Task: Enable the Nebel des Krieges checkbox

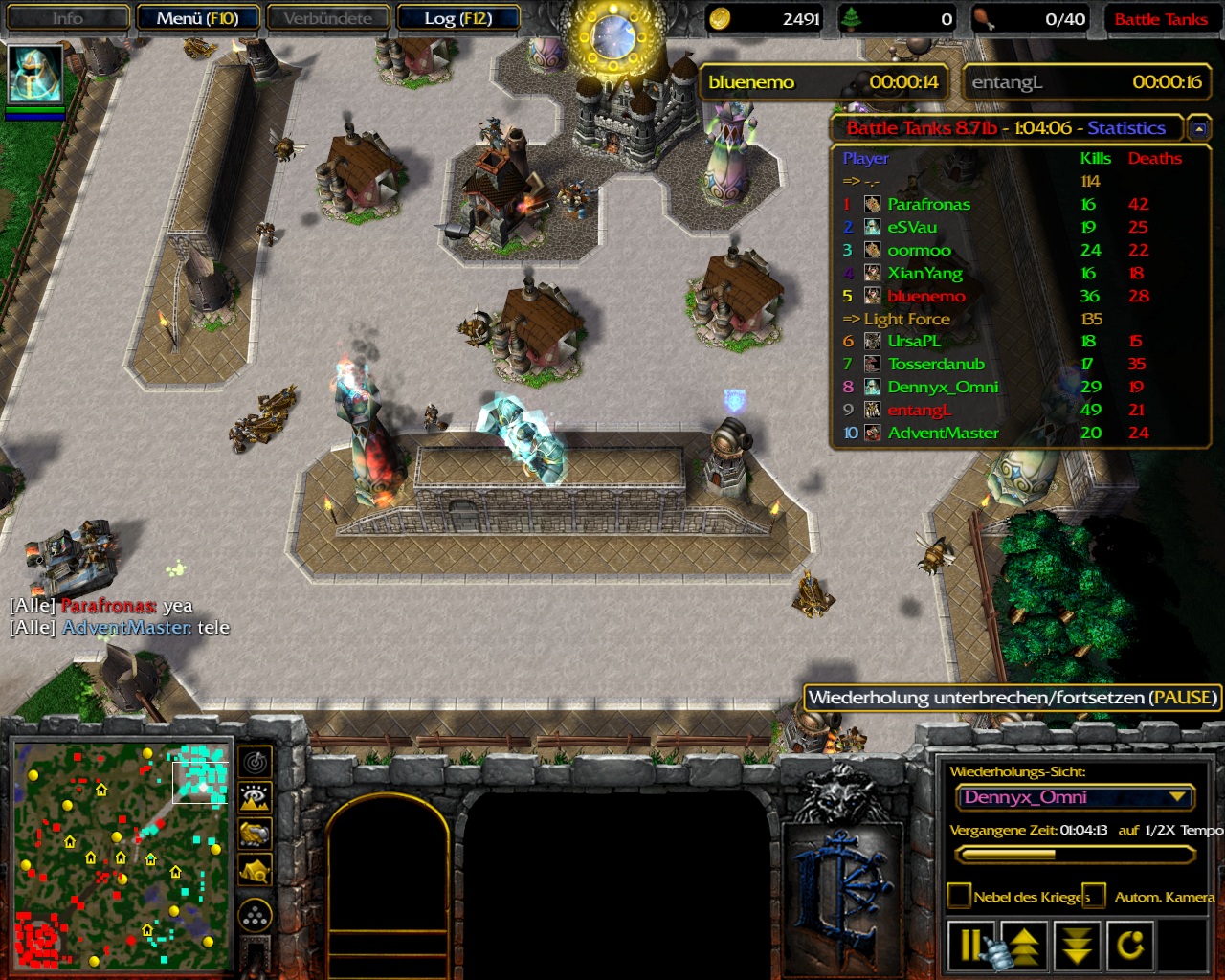Action: tap(959, 896)
